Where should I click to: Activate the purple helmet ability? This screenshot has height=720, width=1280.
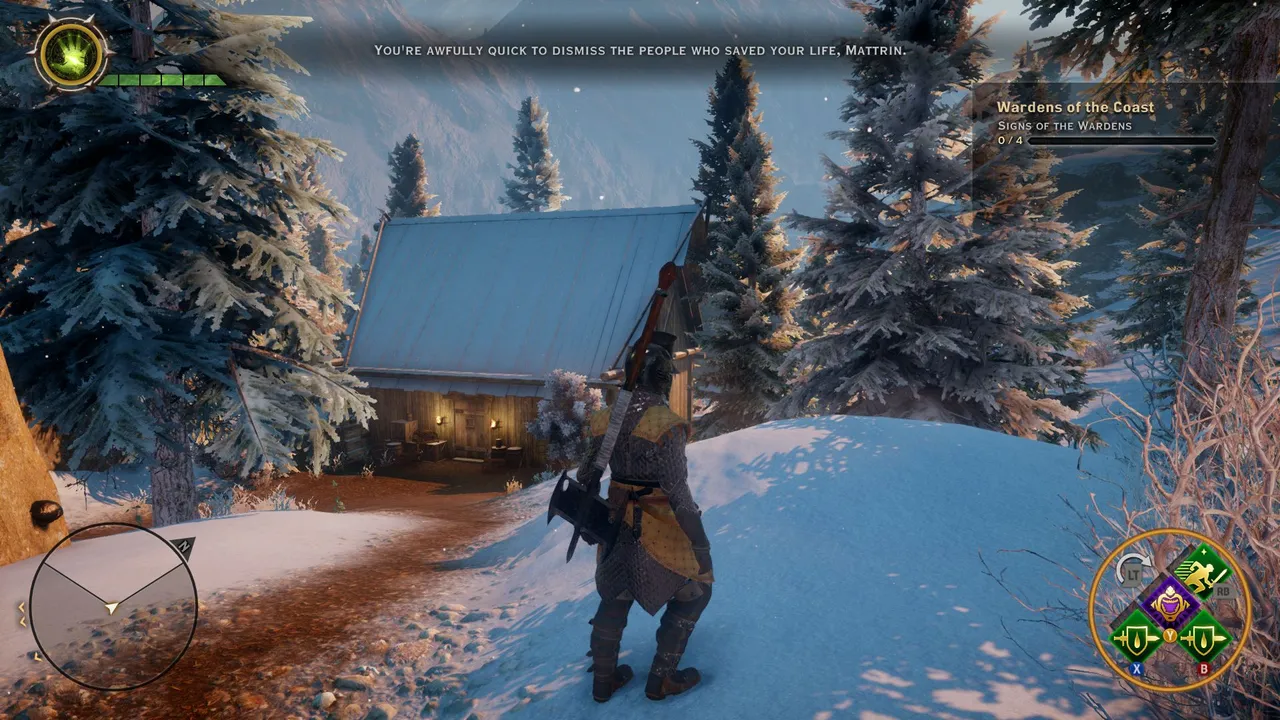(x=1170, y=603)
